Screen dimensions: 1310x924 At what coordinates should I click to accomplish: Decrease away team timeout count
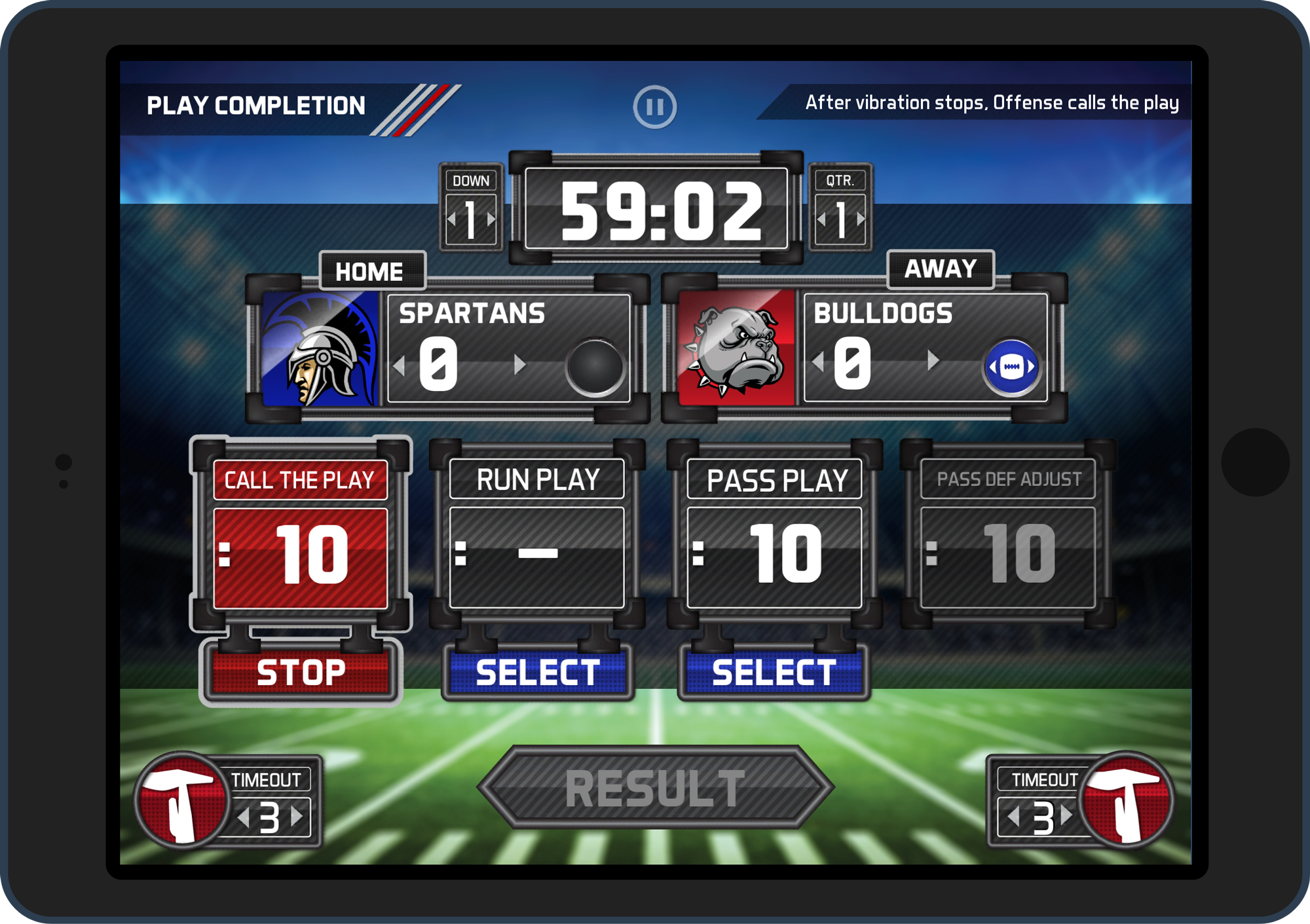[x=1014, y=817]
